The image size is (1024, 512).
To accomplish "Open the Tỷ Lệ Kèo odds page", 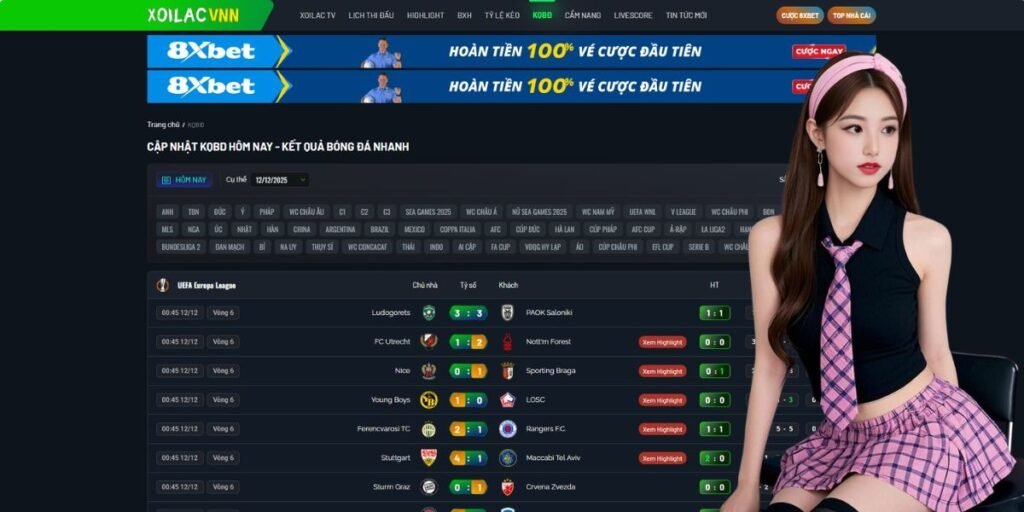I will (502, 16).
